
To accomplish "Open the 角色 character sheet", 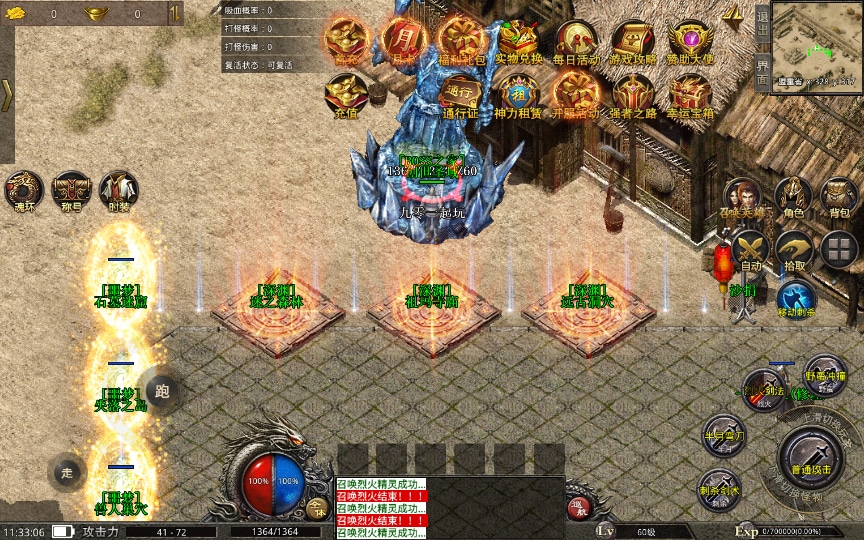I will (794, 195).
